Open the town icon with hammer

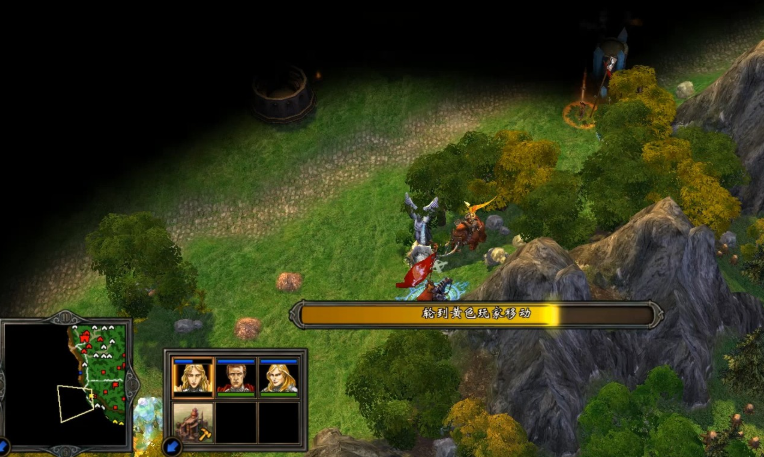point(193,422)
